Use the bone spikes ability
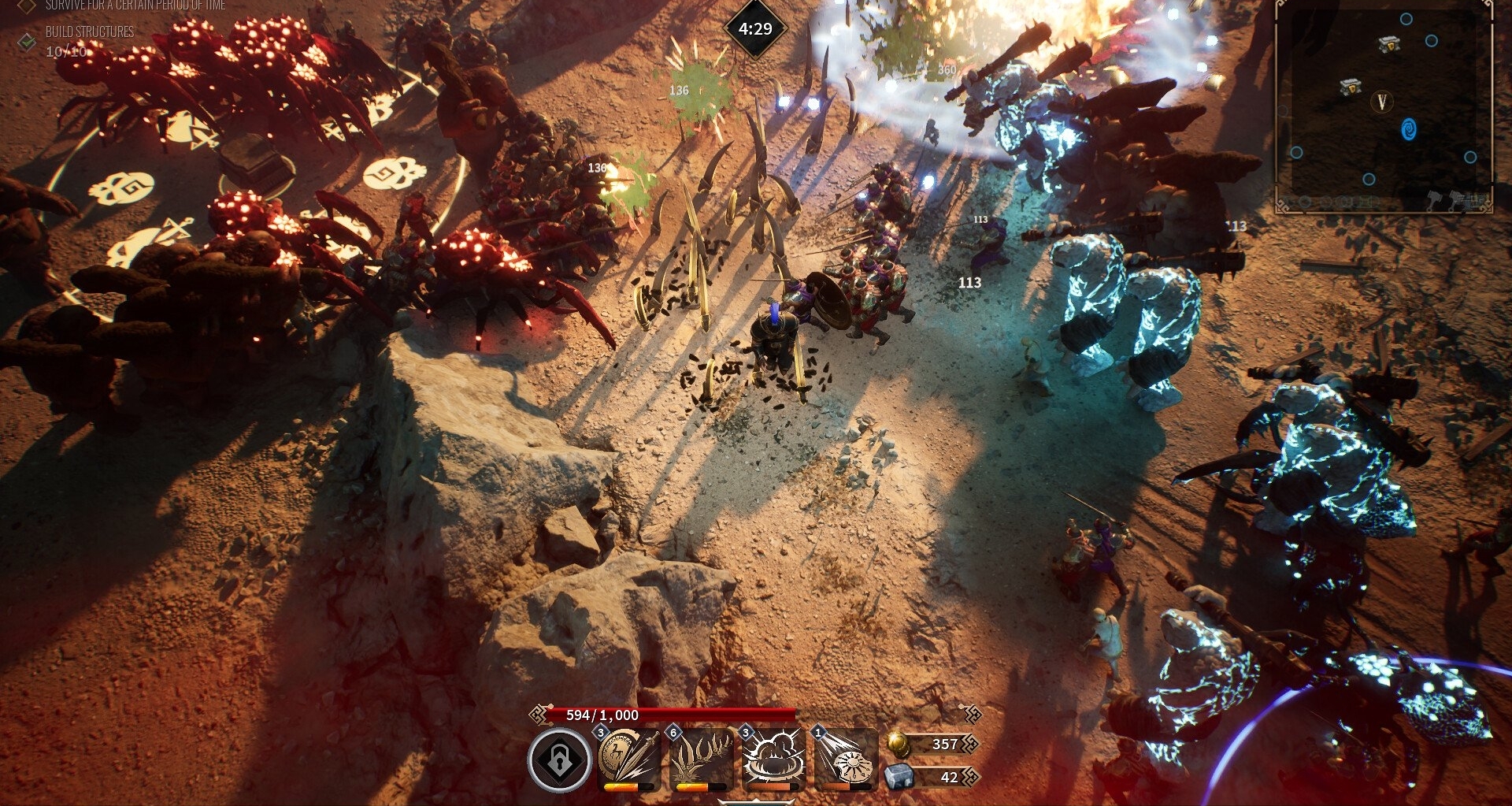 point(701,758)
